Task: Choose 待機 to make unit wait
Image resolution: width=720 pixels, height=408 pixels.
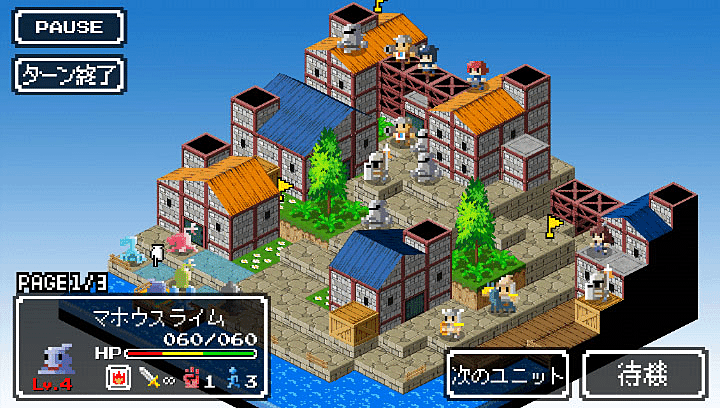Action: 642,374
